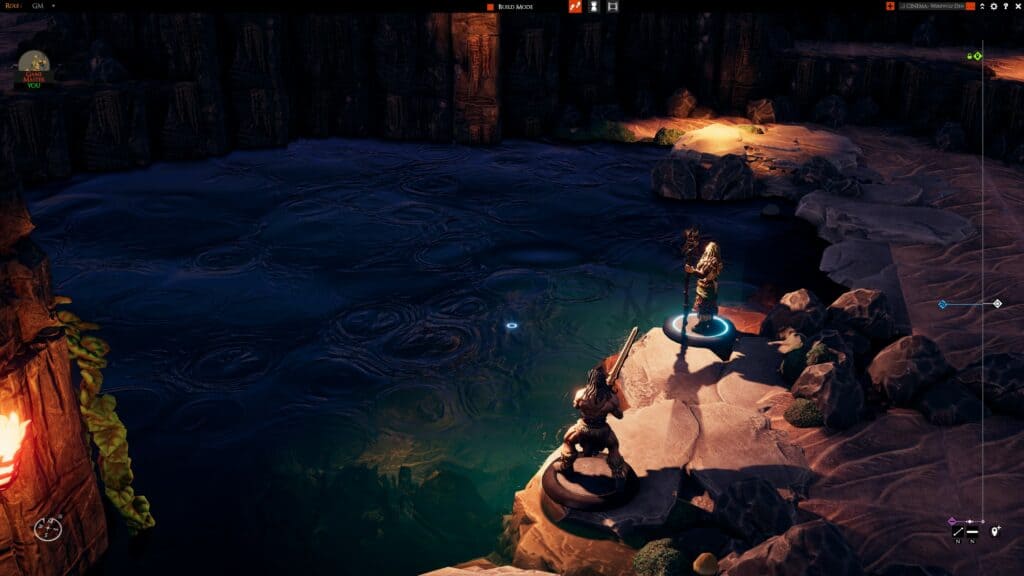Select the Game Master player portrait

[x=34, y=68]
